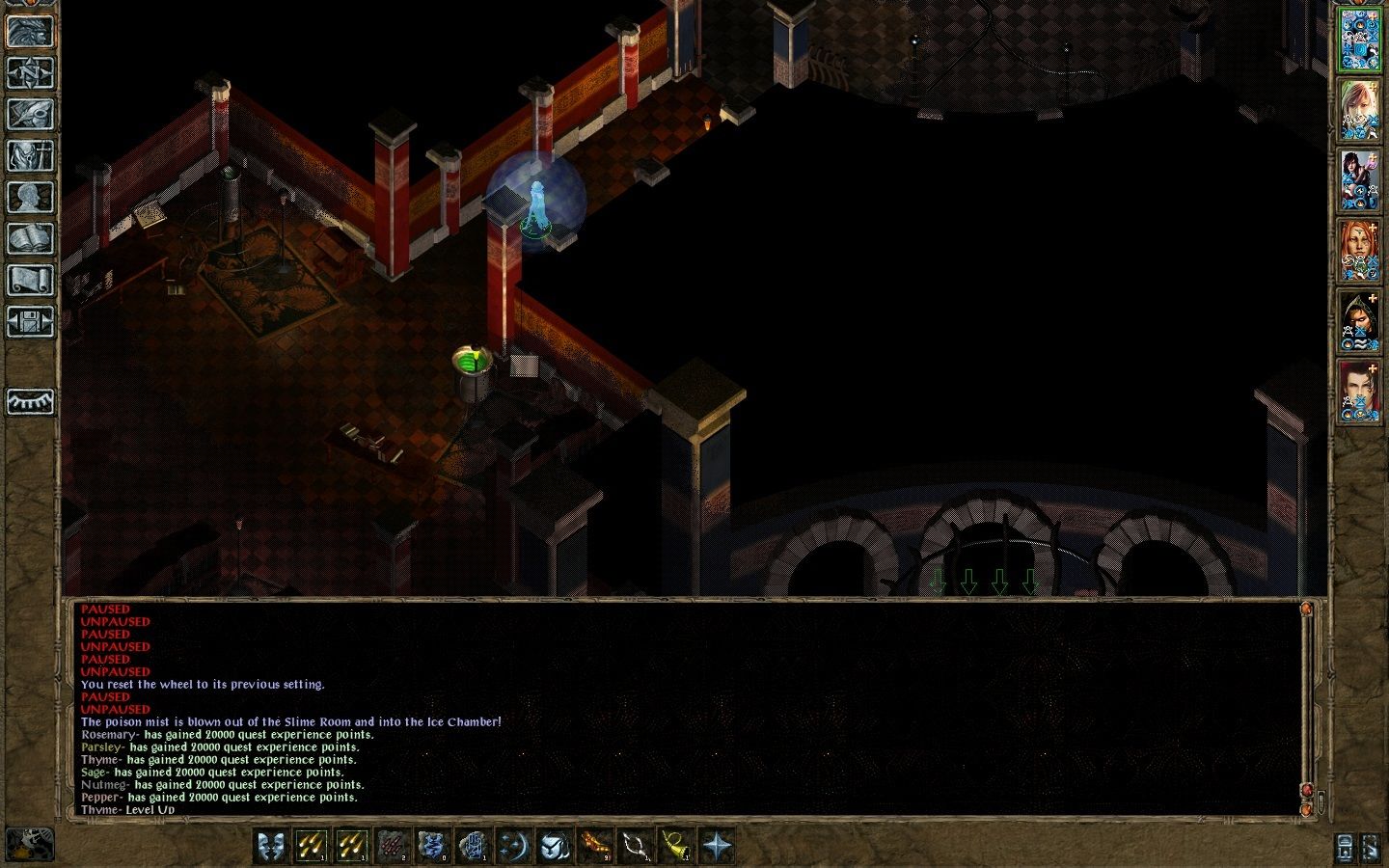Open the special abilities star icon
The image size is (1389, 868).
click(x=717, y=846)
